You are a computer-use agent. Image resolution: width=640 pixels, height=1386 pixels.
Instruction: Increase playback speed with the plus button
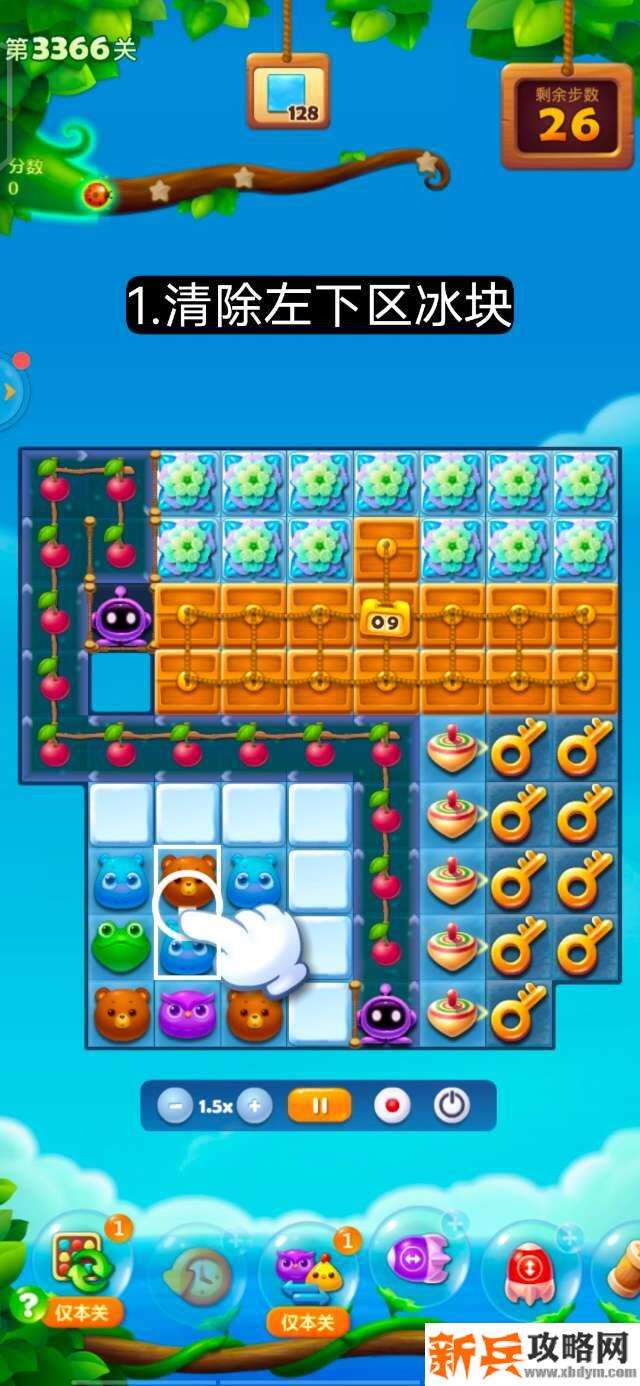[254, 1106]
